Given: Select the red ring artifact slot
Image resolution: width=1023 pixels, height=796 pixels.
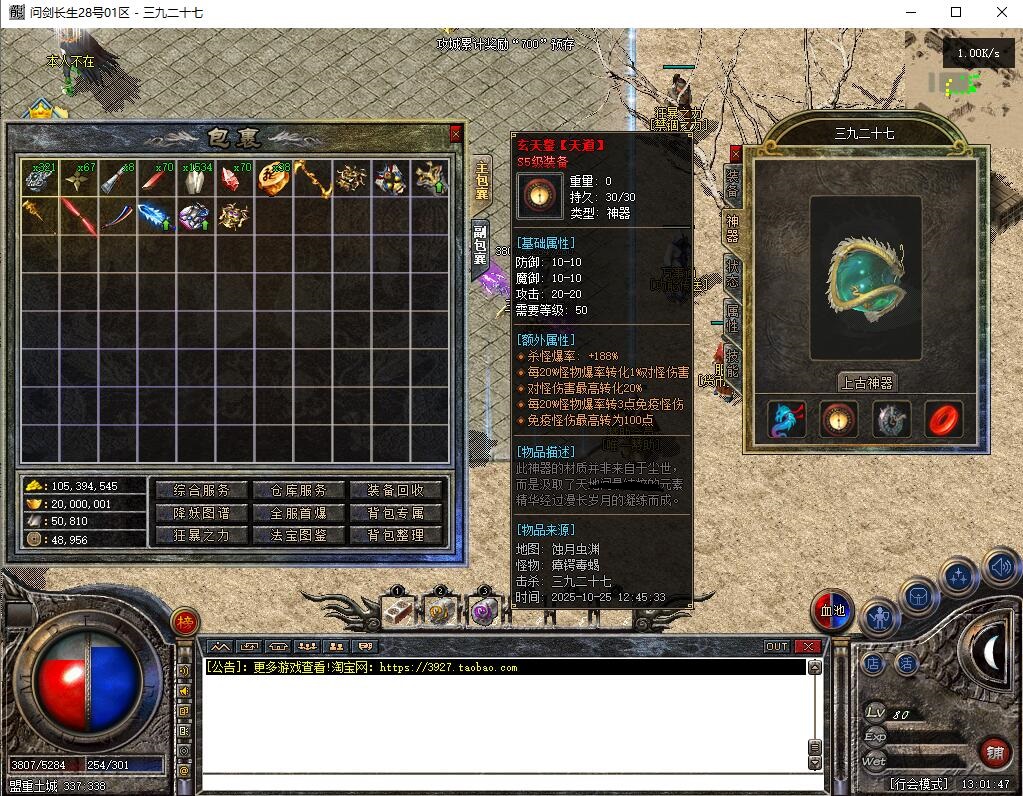Looking at the screenshot, I should tap(943, 421).
